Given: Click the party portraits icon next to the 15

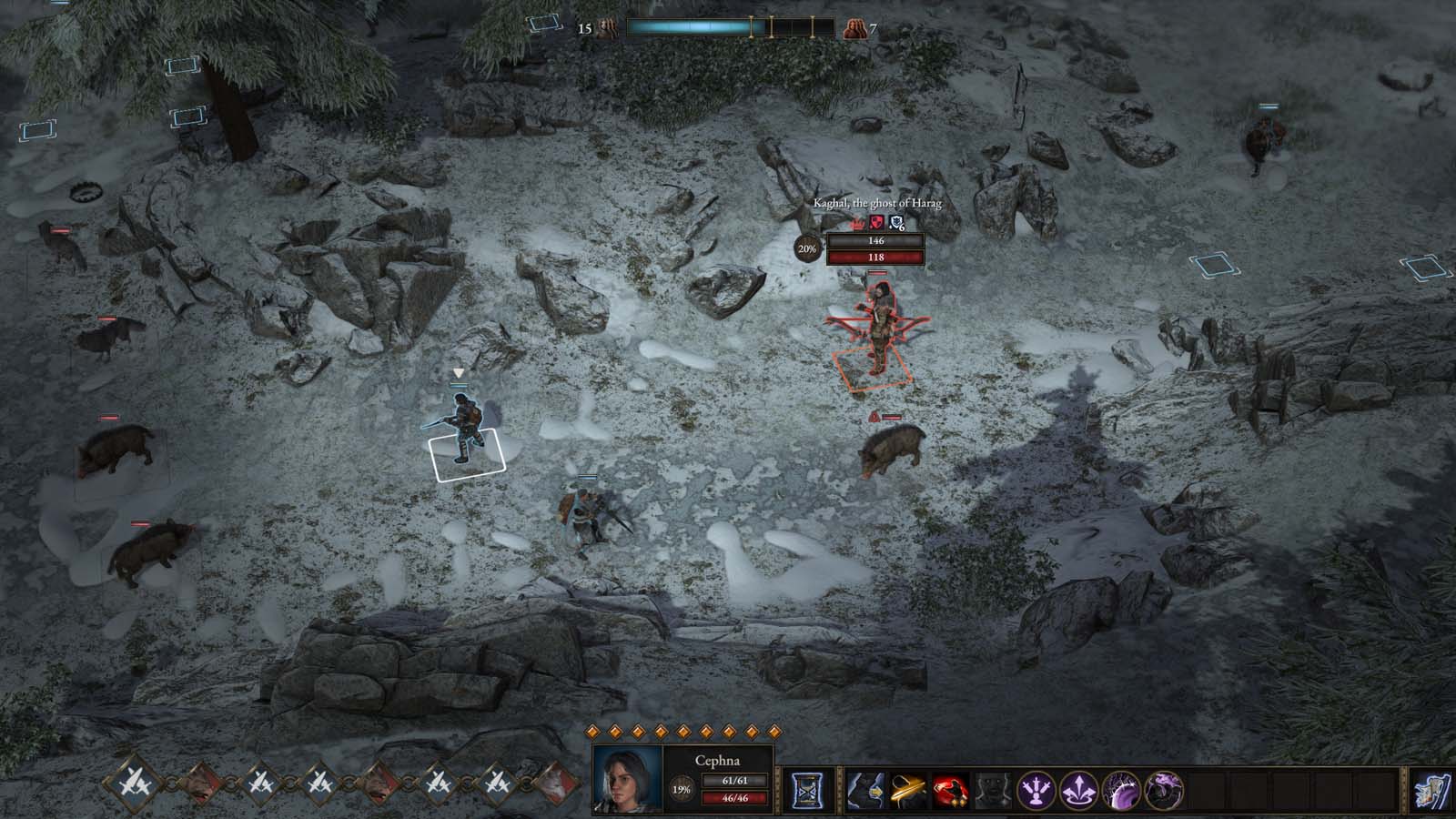Looking at the screenshot, I should pos(607,27).
